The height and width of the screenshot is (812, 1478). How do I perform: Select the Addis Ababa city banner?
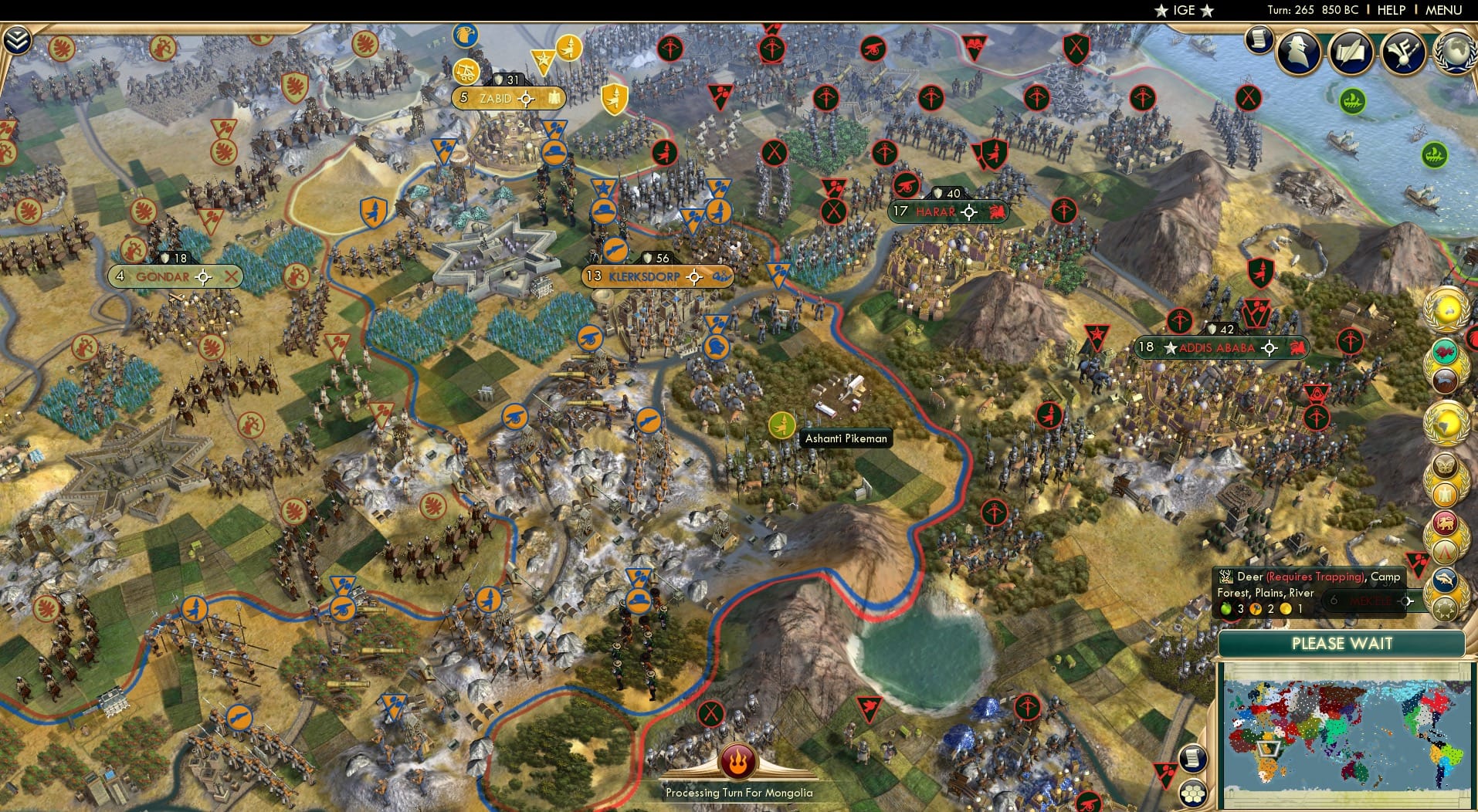click(1212, 348)
